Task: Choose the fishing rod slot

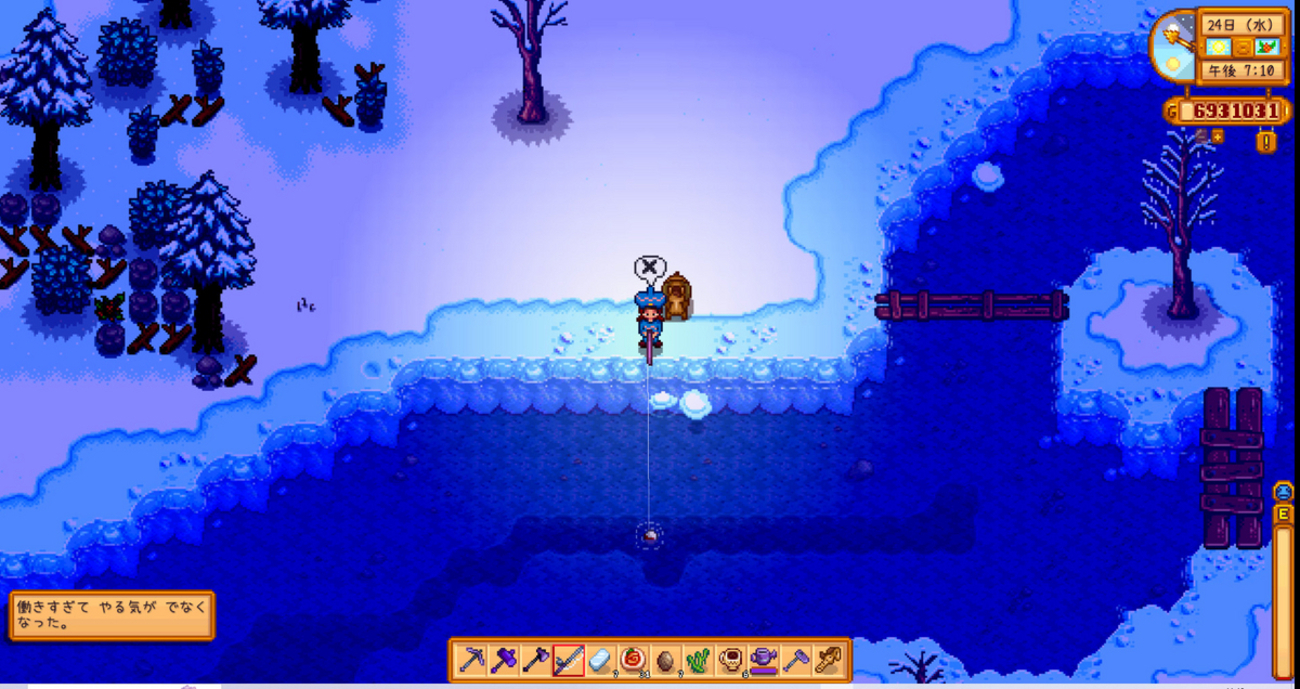Action: (x=568, y=660)
